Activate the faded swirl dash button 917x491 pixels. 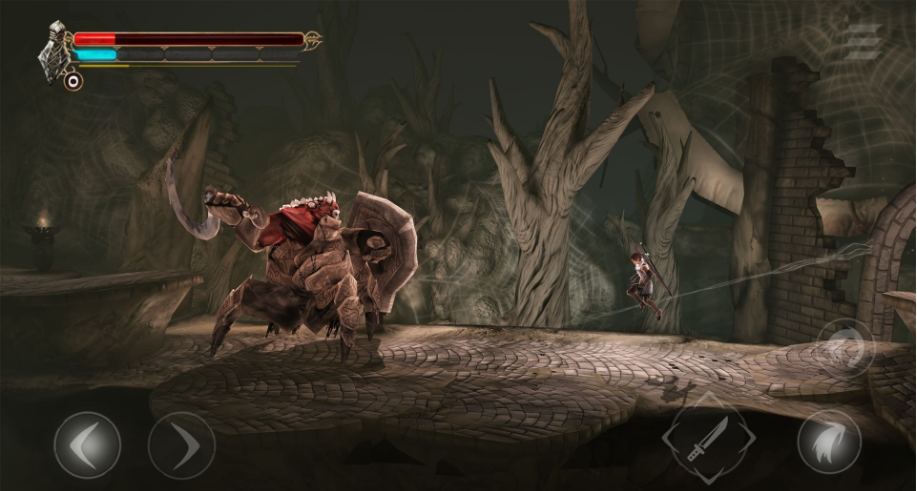844,347
